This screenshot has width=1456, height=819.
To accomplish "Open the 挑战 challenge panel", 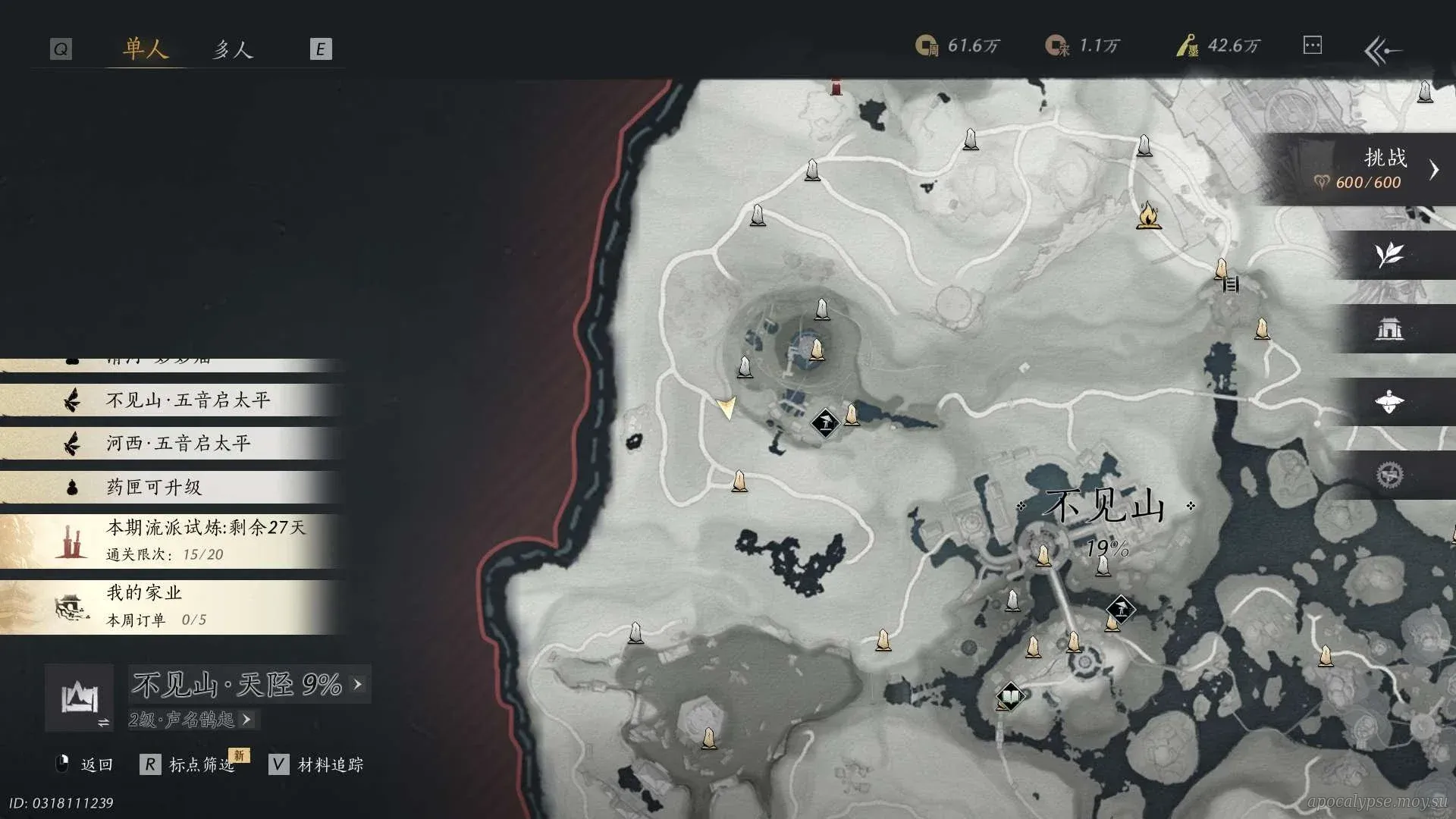I will pyautogui.click(x=1365, y=169).
